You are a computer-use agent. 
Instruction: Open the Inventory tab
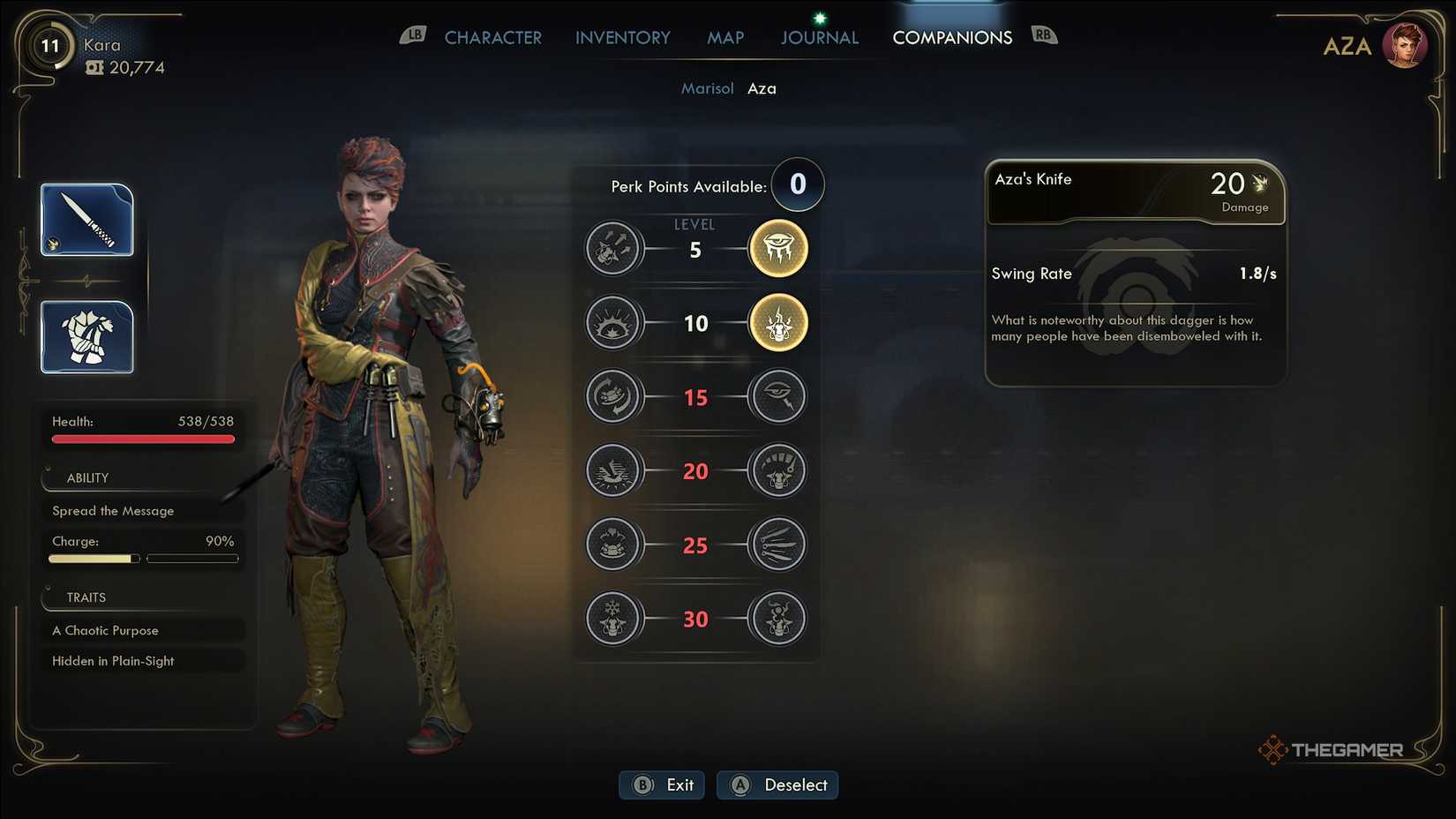pos(622,38)
